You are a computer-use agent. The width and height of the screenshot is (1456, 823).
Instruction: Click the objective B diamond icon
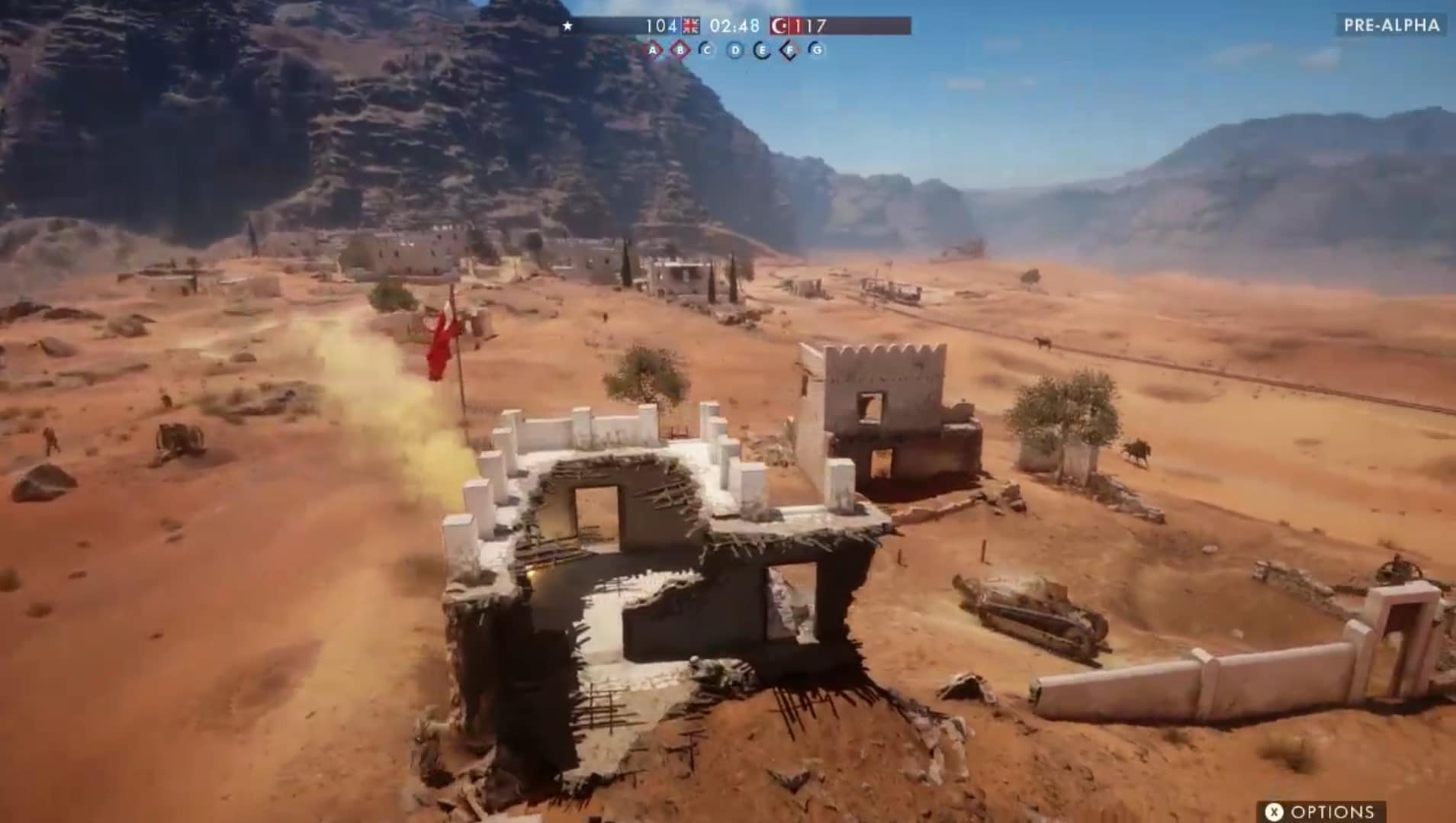point(680,50)
